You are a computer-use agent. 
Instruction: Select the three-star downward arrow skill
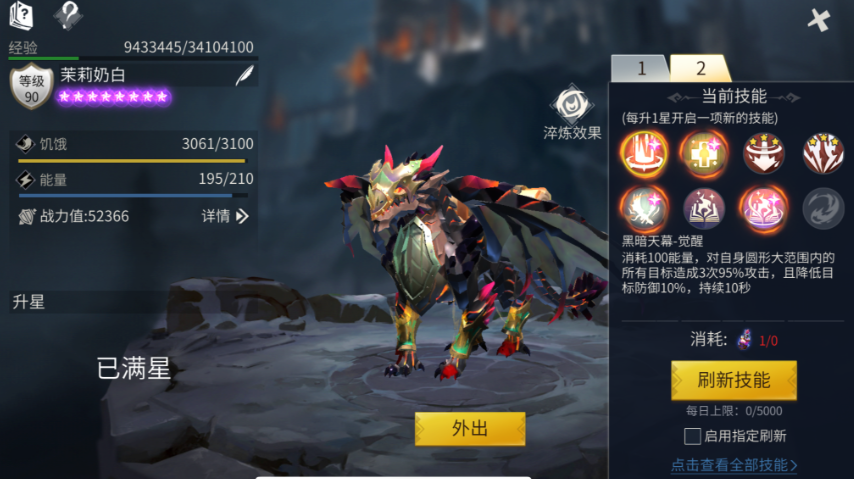[x=763, y=153]
